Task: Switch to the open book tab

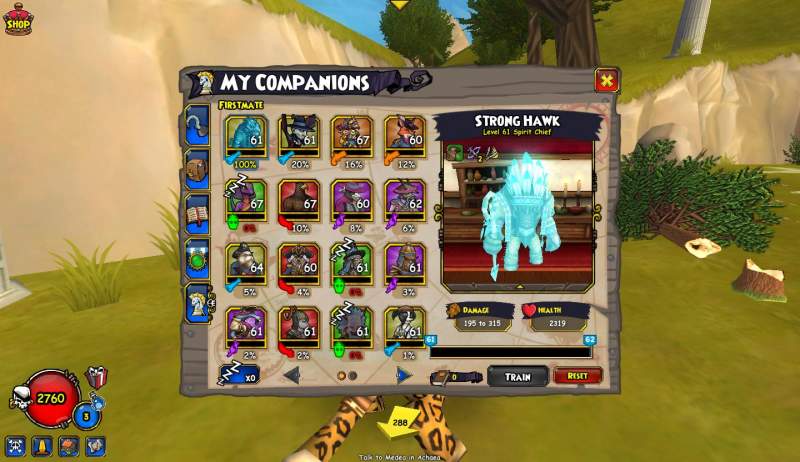Action: [197, 213]
